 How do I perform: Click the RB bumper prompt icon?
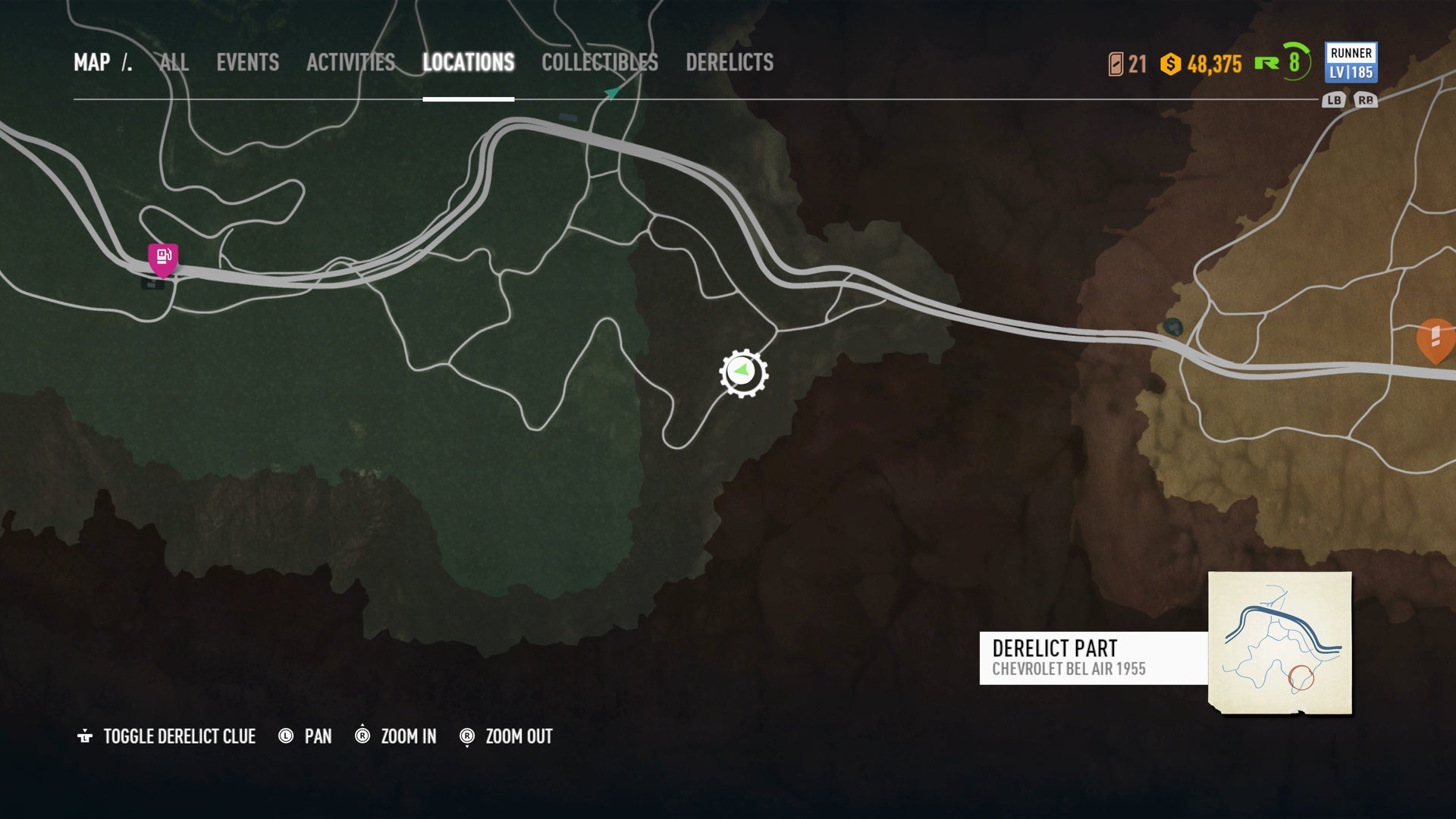(x=1365, y=99)
